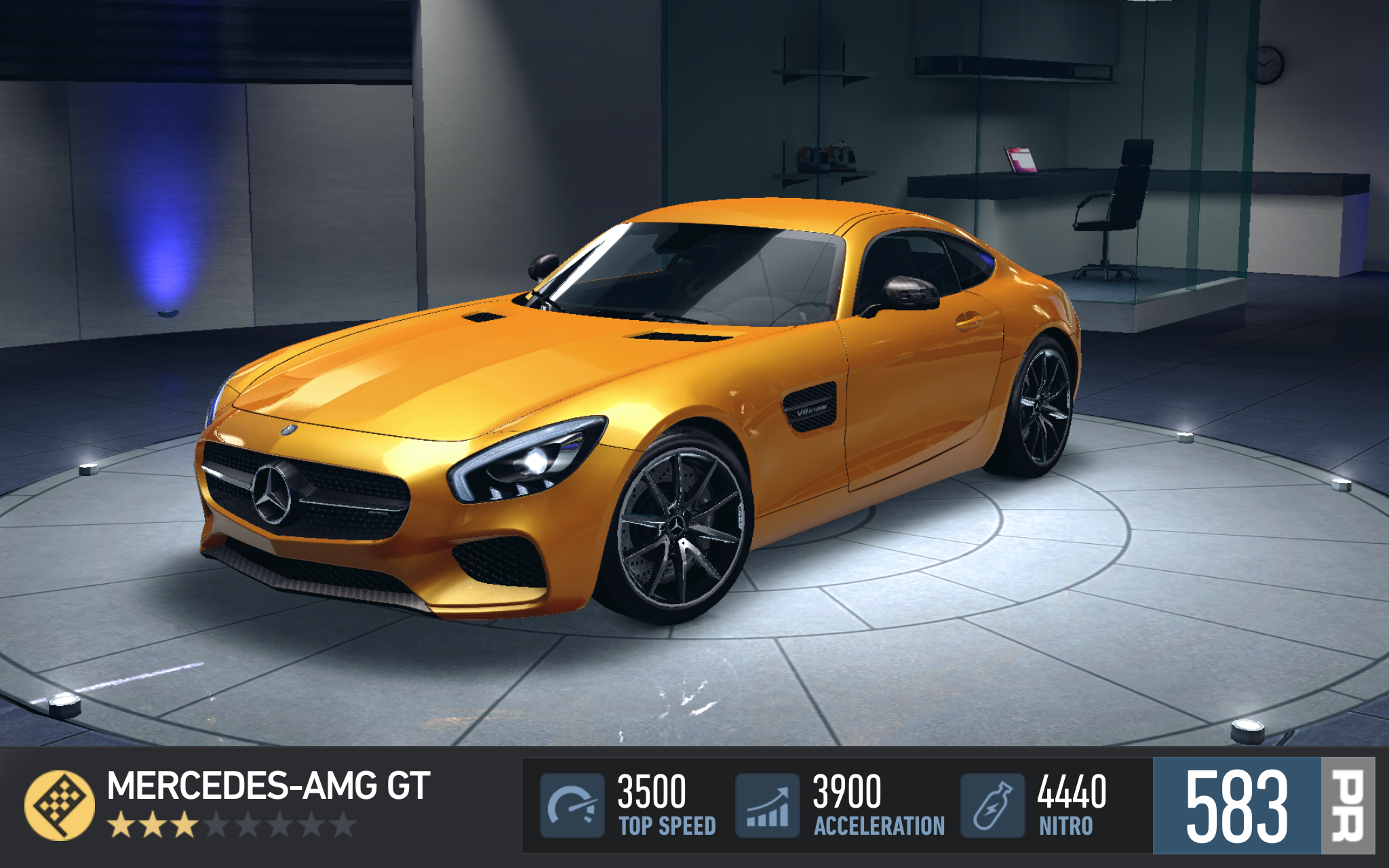Viewport: 1389px width, 868px height.
Task: Select the Top Speed speedometer icon
Action: tap(572, 806)
